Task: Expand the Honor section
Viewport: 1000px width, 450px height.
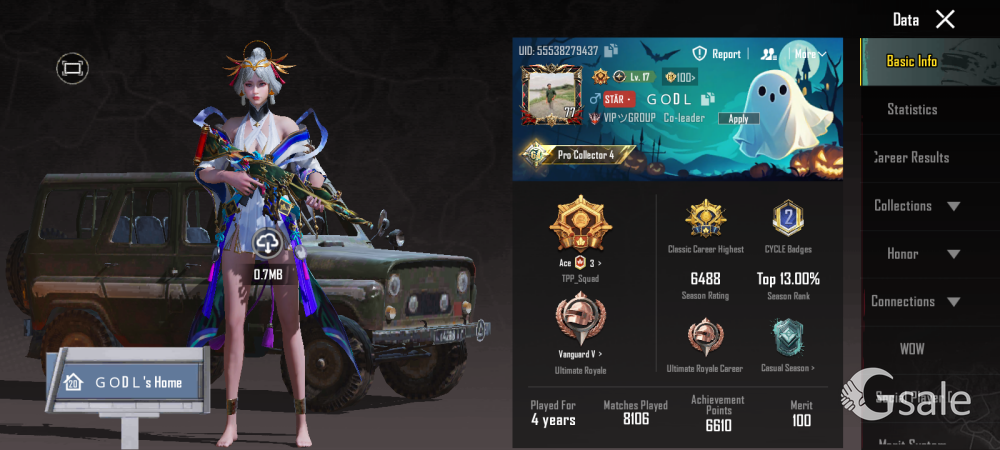Action: point(917,253)
